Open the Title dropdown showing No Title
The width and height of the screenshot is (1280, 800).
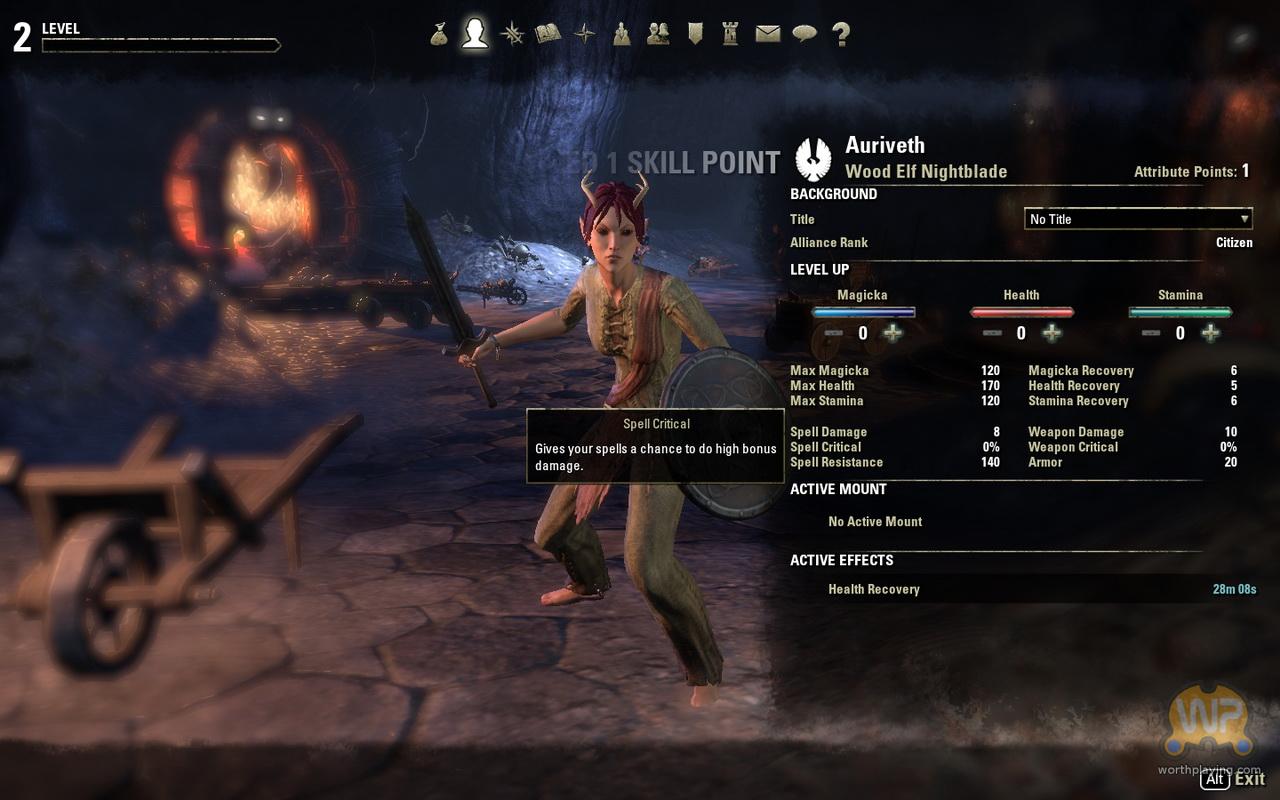point(1138,219)
